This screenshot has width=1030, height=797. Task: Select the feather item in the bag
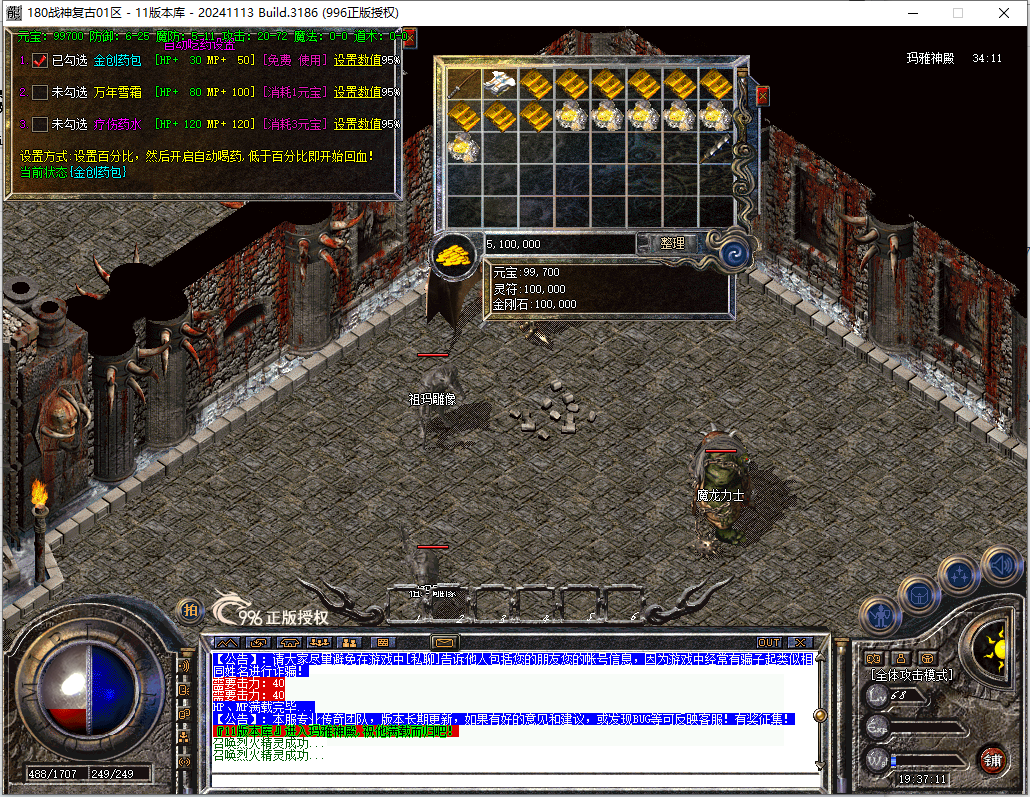click(716, 150)
